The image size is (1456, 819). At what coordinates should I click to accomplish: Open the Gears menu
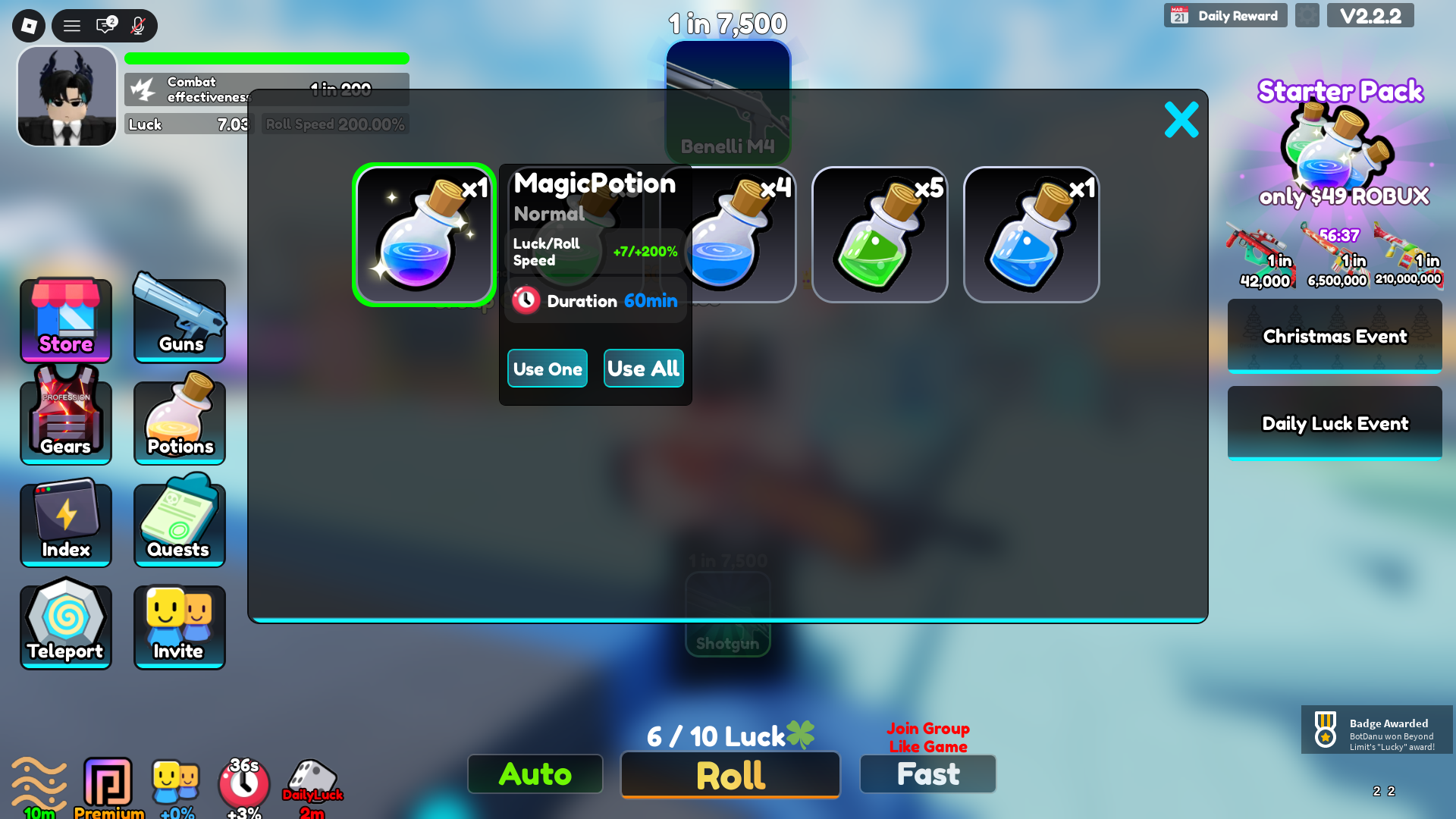(65, 422)
